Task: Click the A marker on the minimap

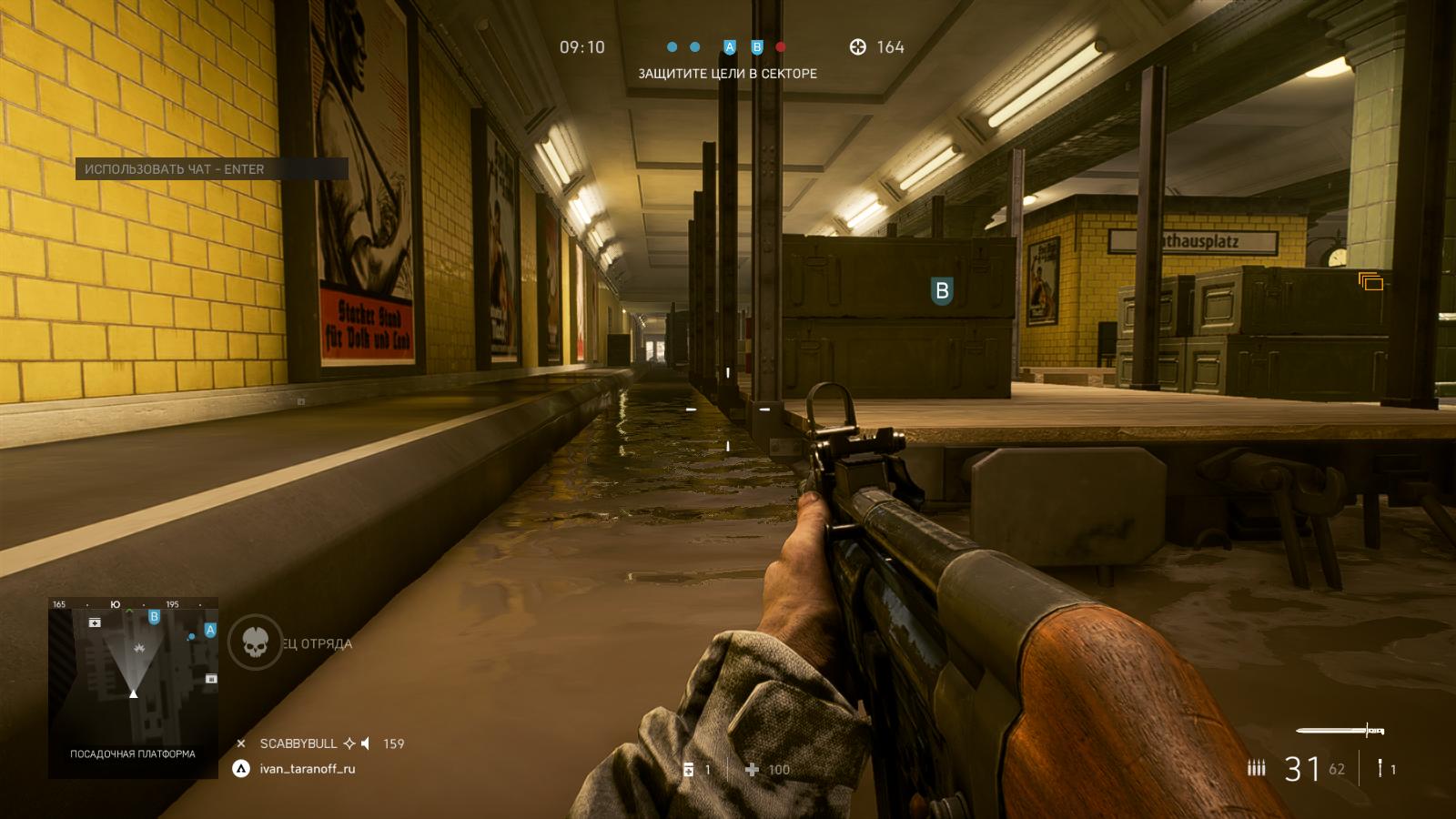Action: click(210, 630)
